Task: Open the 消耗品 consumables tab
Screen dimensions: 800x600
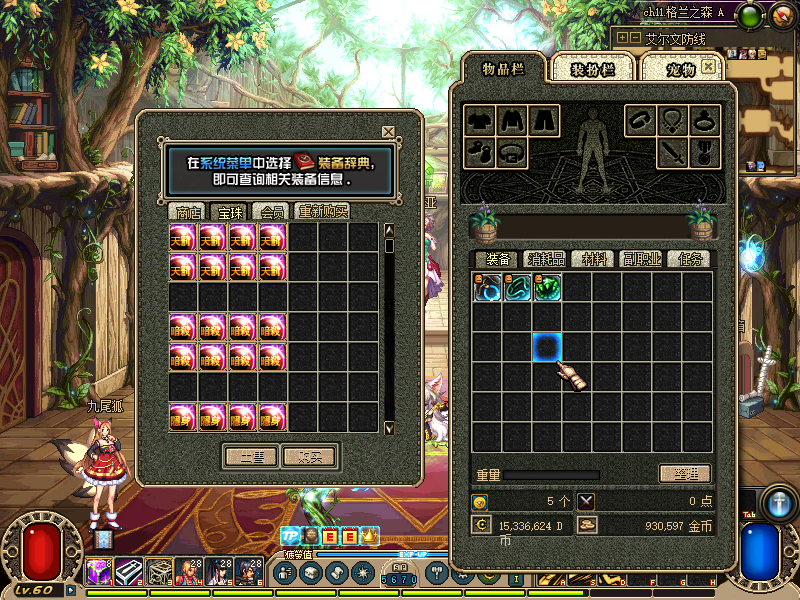Action: pos(546,259)
